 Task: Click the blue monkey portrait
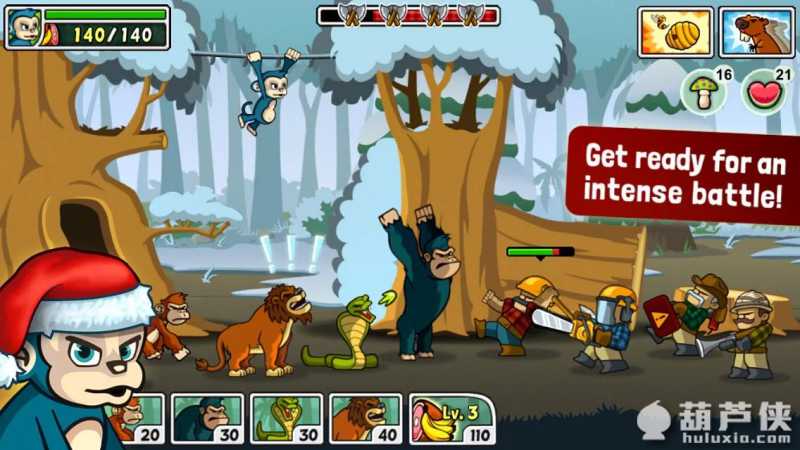pyautogui.click(x=22, y=27)
